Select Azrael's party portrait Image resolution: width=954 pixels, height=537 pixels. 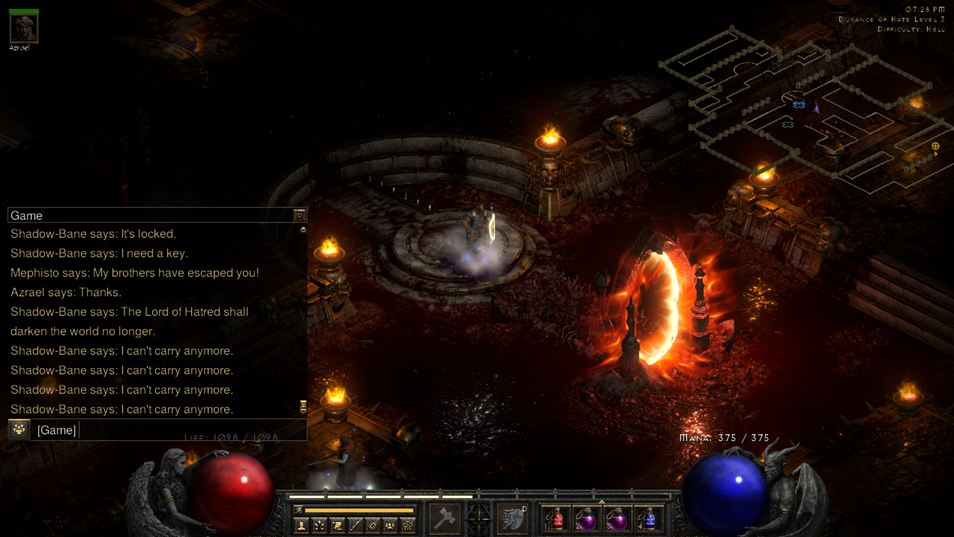[23, 27]
